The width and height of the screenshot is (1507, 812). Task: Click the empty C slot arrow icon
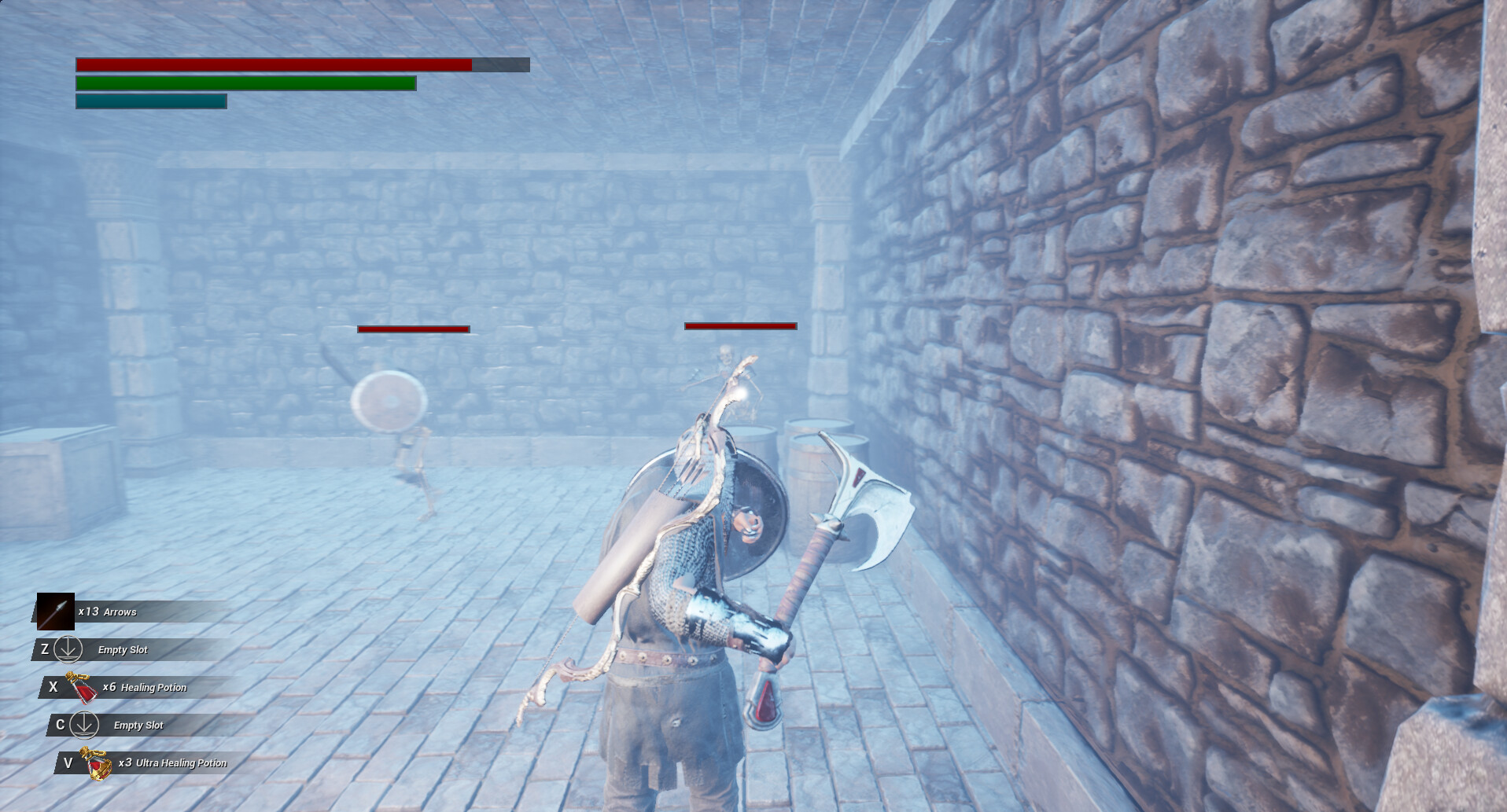(x=83, y=725)
